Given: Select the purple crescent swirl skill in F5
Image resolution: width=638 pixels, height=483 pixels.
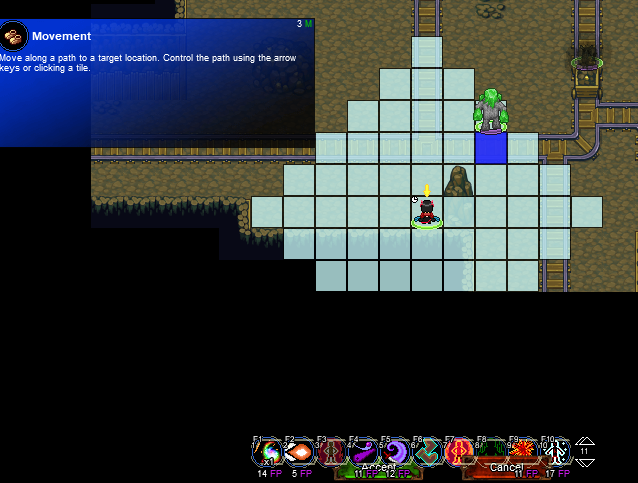Looking at the screenshot, I should (x=396, y=452).
